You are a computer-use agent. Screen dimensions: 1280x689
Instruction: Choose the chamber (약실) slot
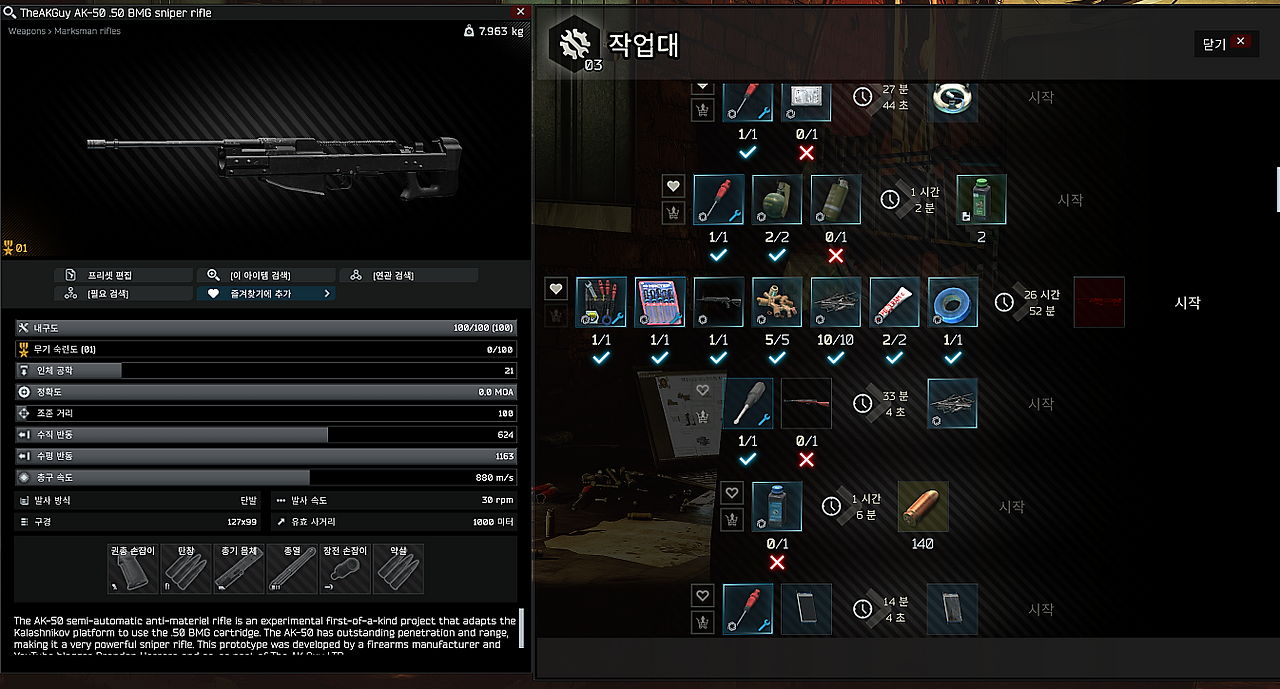click(398, 569)
